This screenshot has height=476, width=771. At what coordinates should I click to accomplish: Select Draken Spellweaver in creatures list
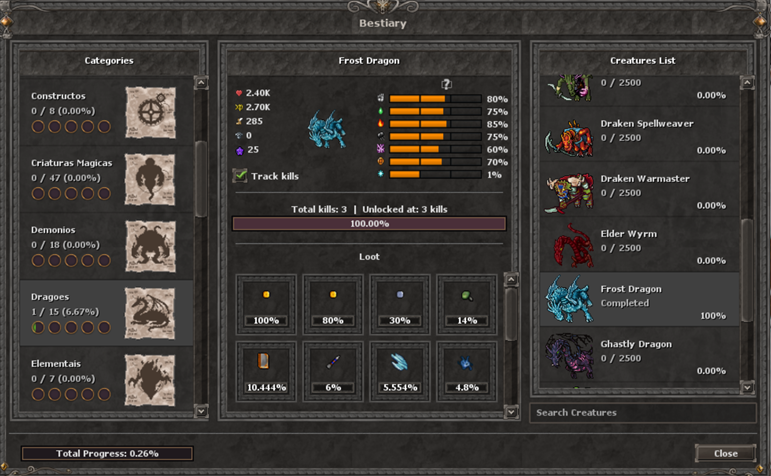(x=640, y=137)
